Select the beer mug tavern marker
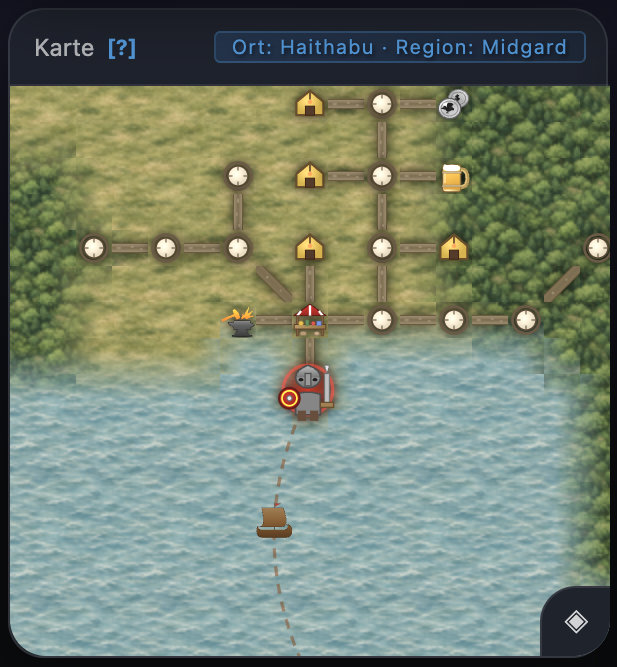The width and height of the screenshot is (617, 667). 454,177
